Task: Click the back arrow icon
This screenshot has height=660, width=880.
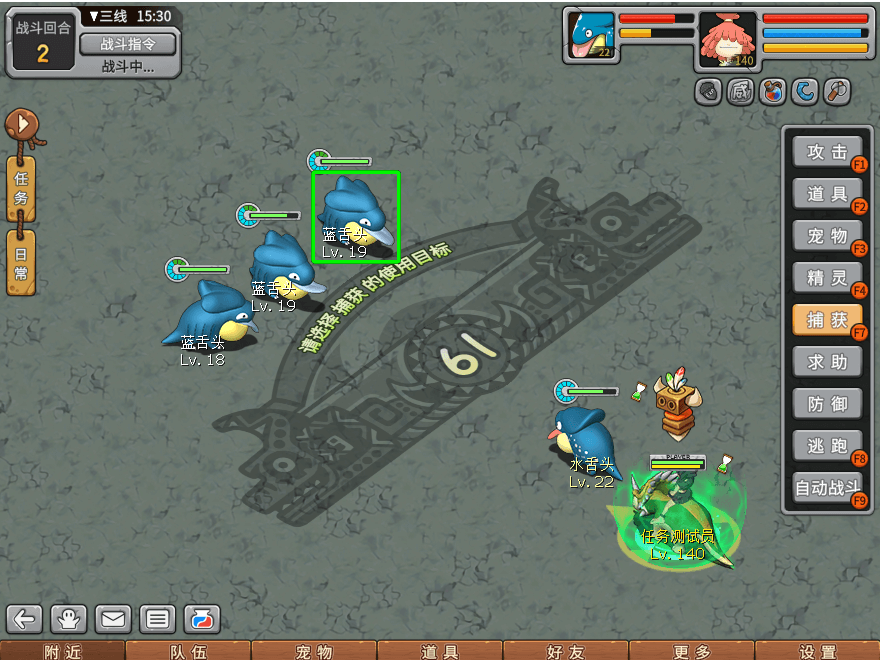Action: click(25, 619)
